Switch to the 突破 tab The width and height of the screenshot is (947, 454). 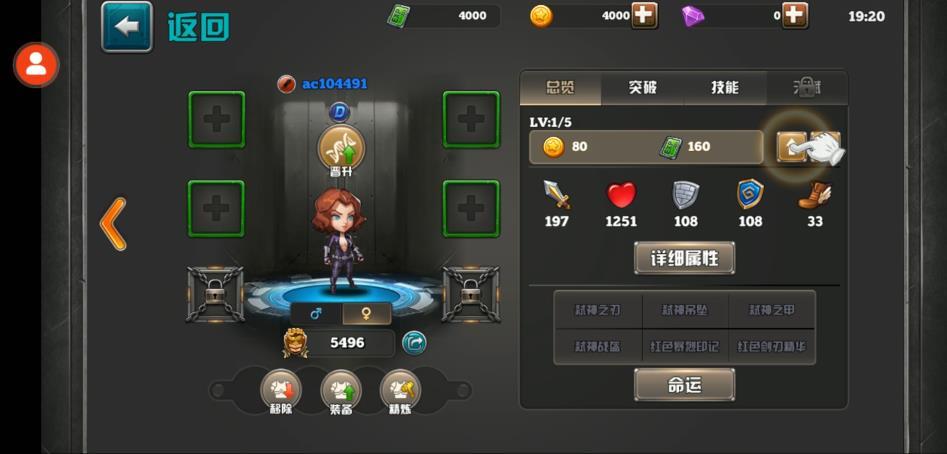click(x=643, y=88)
